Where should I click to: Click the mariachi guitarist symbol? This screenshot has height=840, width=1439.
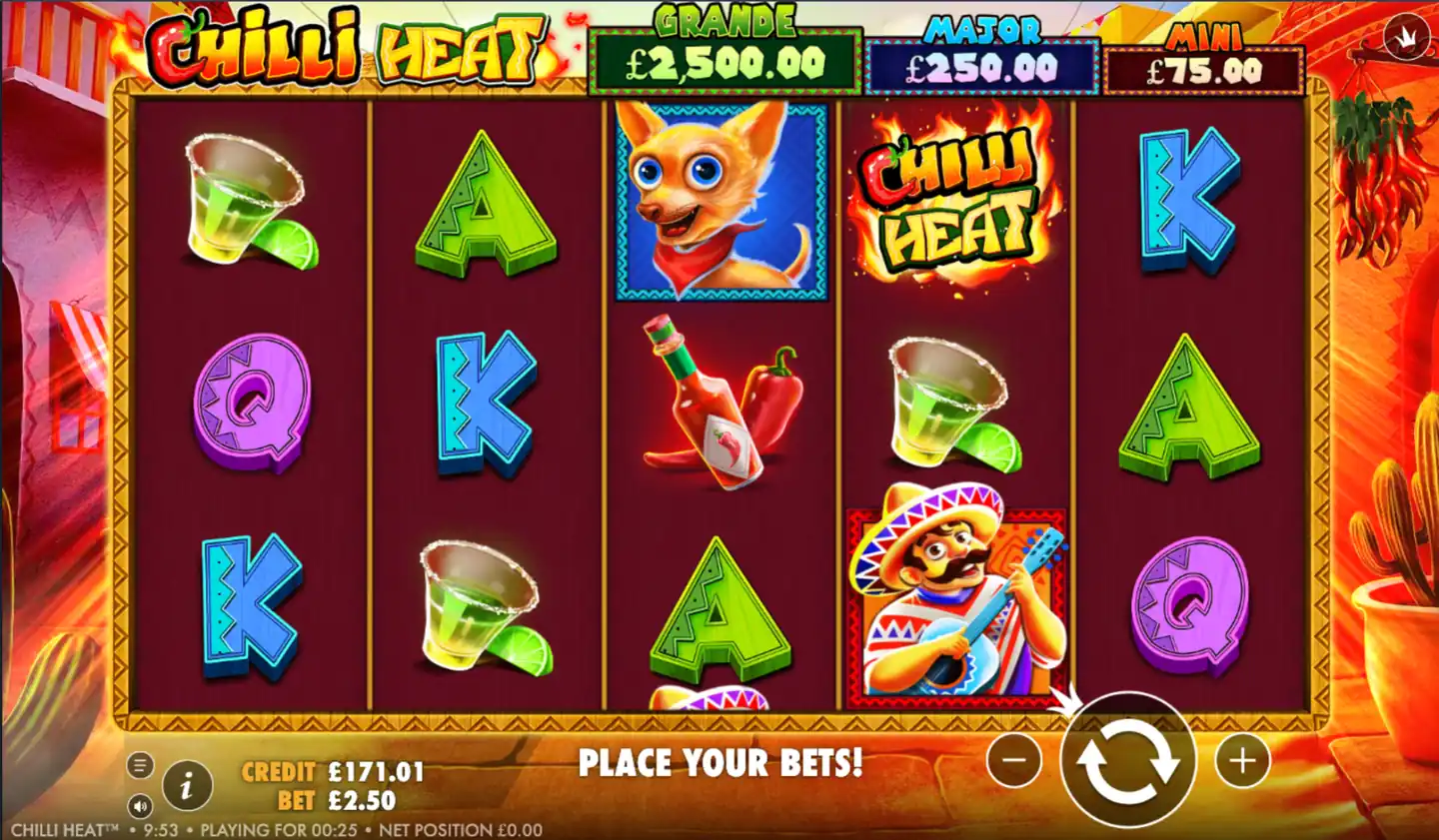click(x=956, y=599)
